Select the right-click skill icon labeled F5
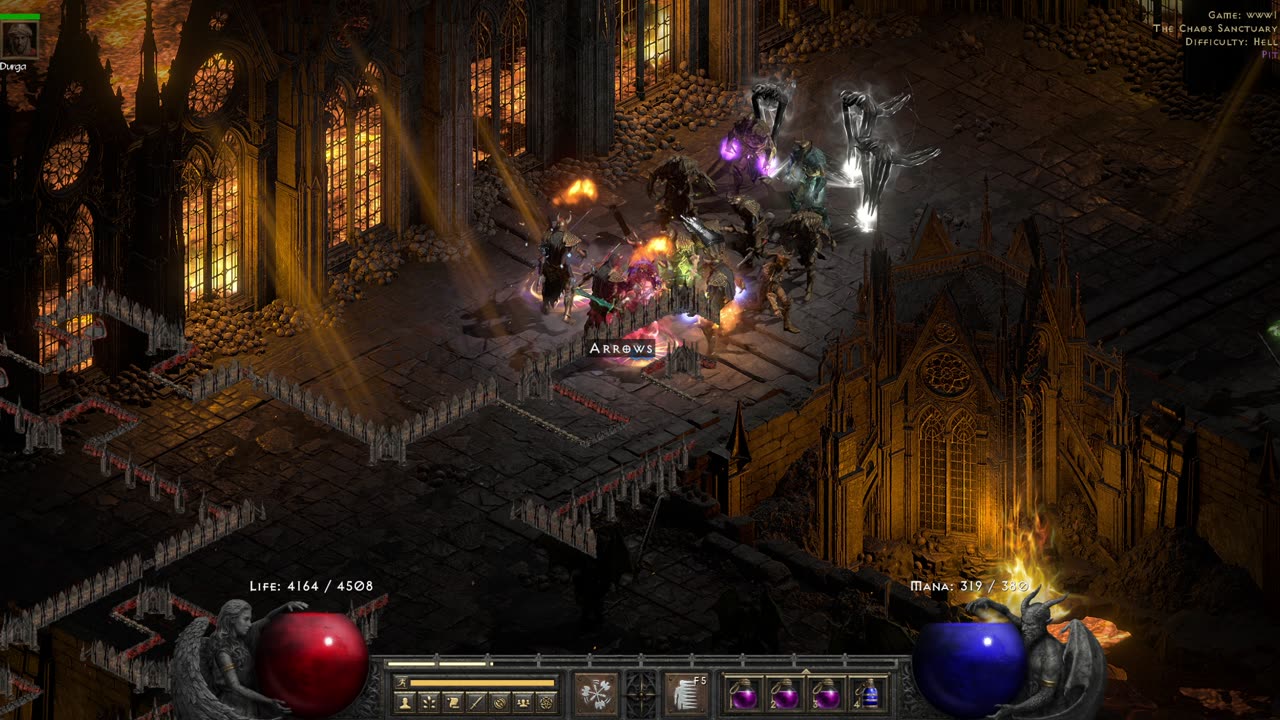 tap(686, 693)
